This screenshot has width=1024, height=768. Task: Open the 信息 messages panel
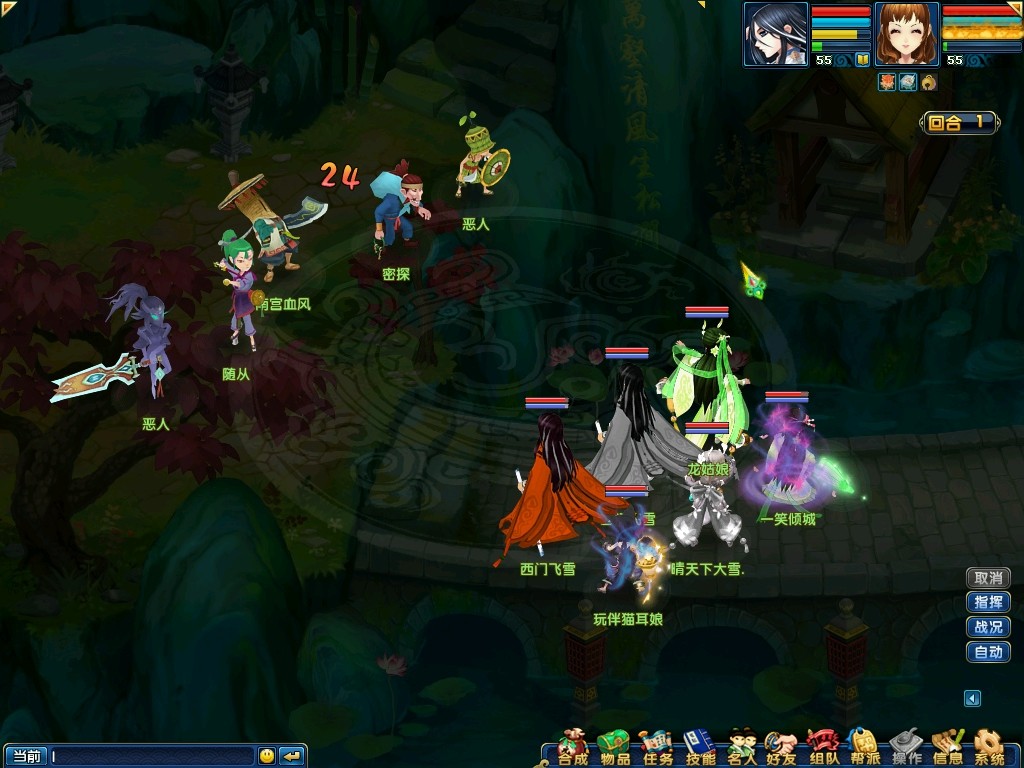pos(947,746)
